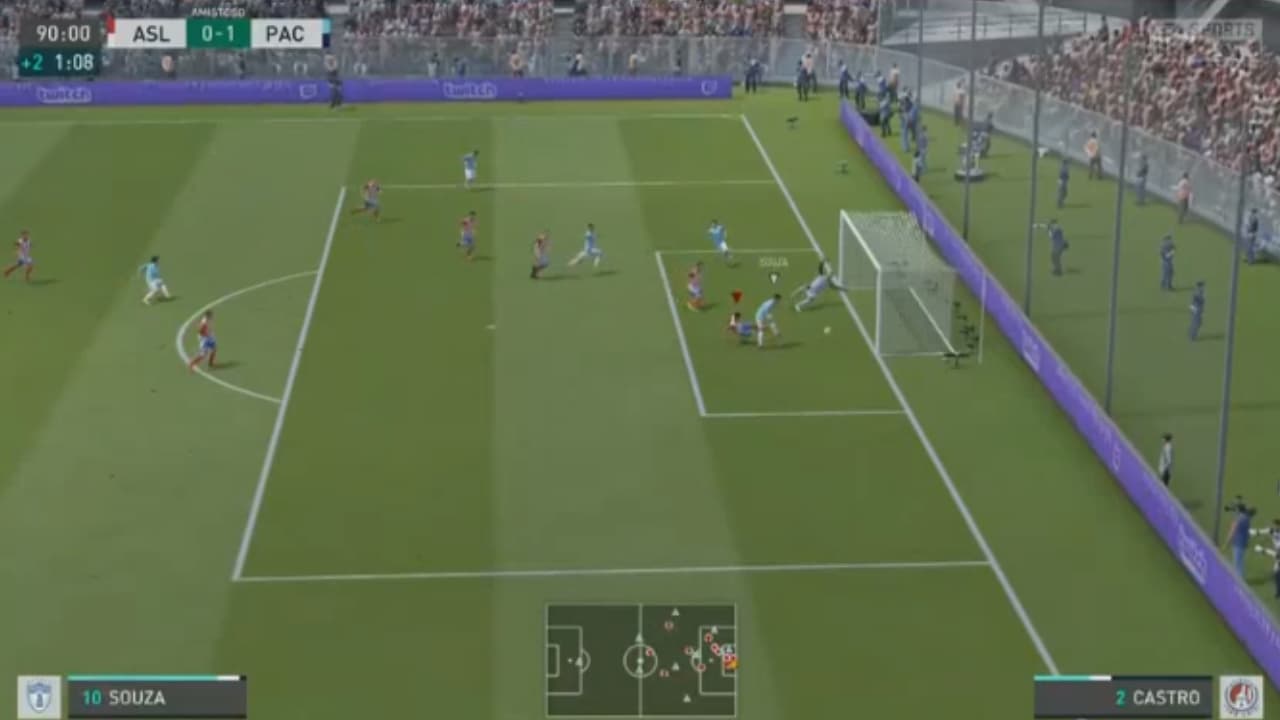Viewport: 1280px width, 720px height.
Task: Click the AMISTOSO match type label
Action: click(x=219, y=12)
